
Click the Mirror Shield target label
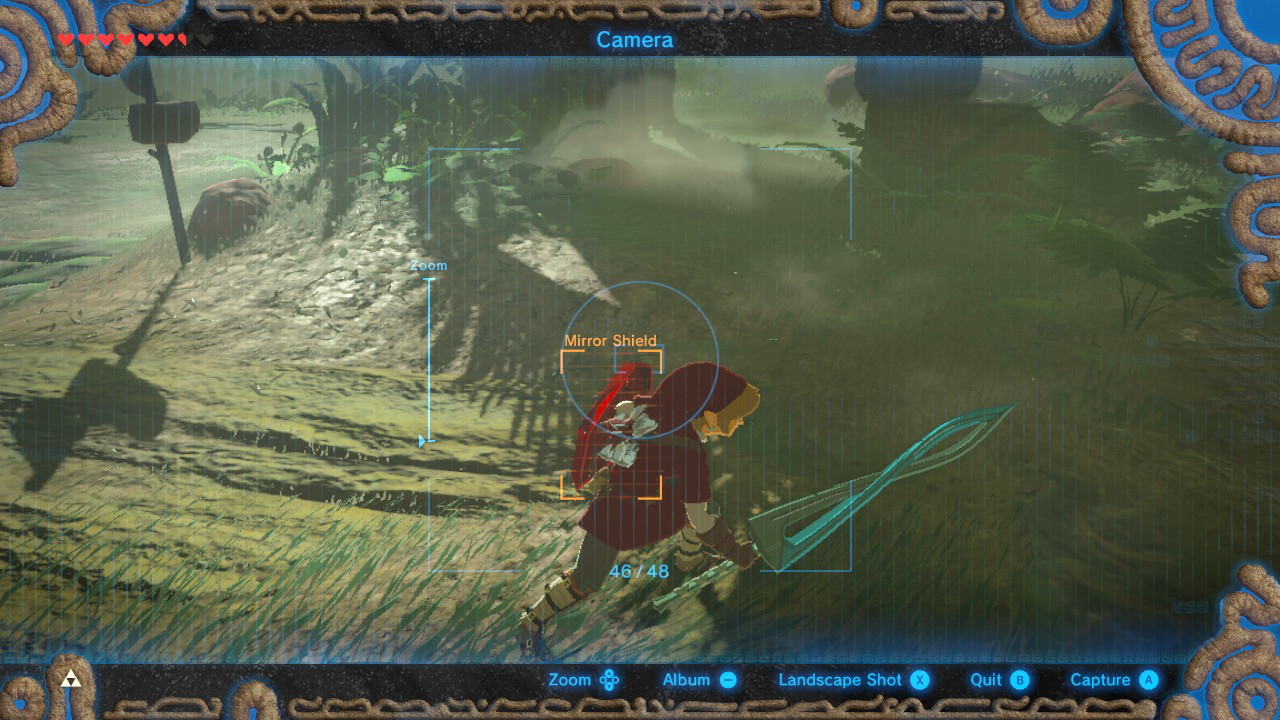coord(612,340)
